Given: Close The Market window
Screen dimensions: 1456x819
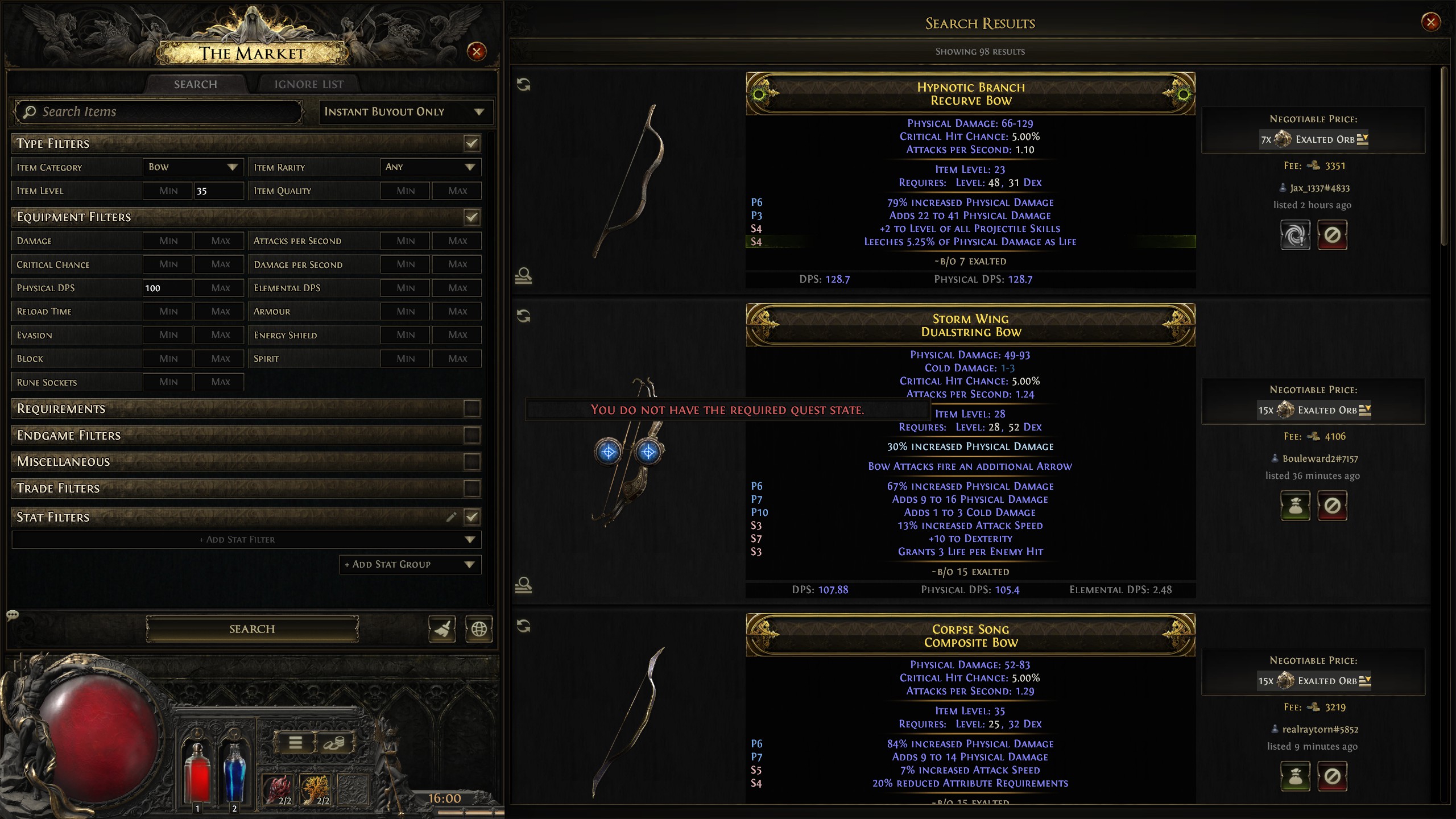Looking at the screenshot, I should coord(476,52).
